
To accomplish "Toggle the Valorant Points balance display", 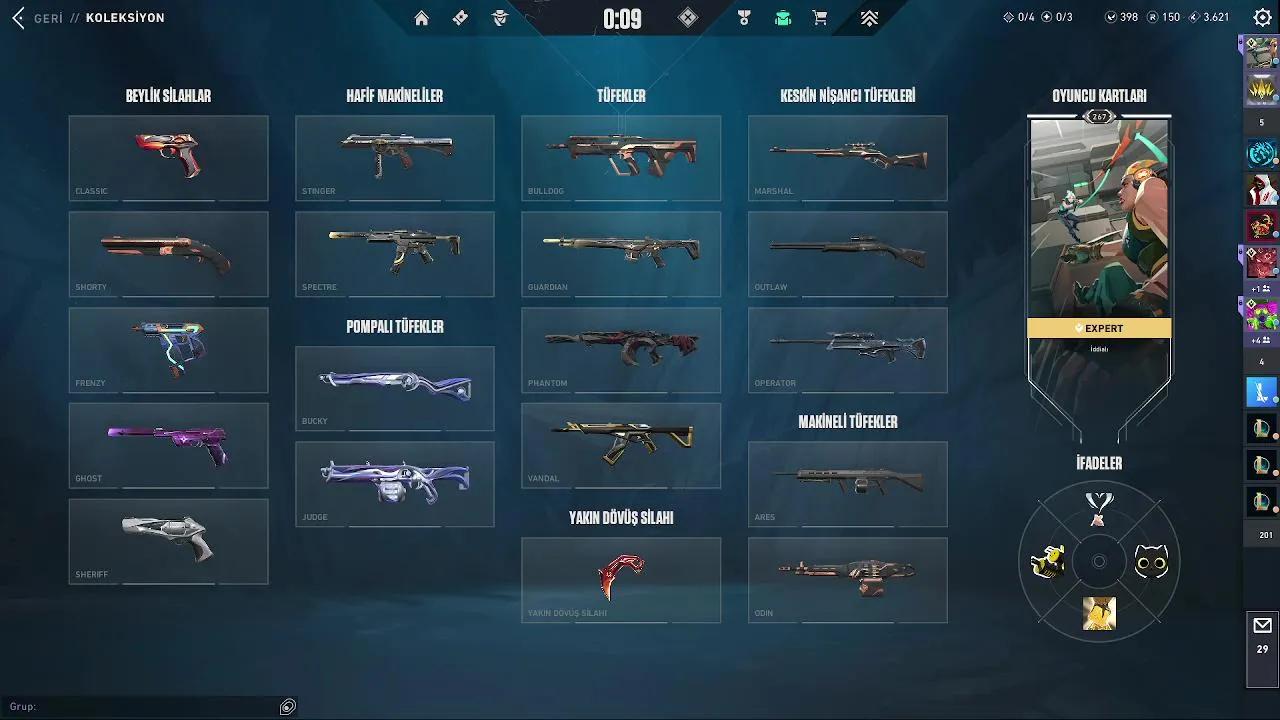I will coord(1122,16).
